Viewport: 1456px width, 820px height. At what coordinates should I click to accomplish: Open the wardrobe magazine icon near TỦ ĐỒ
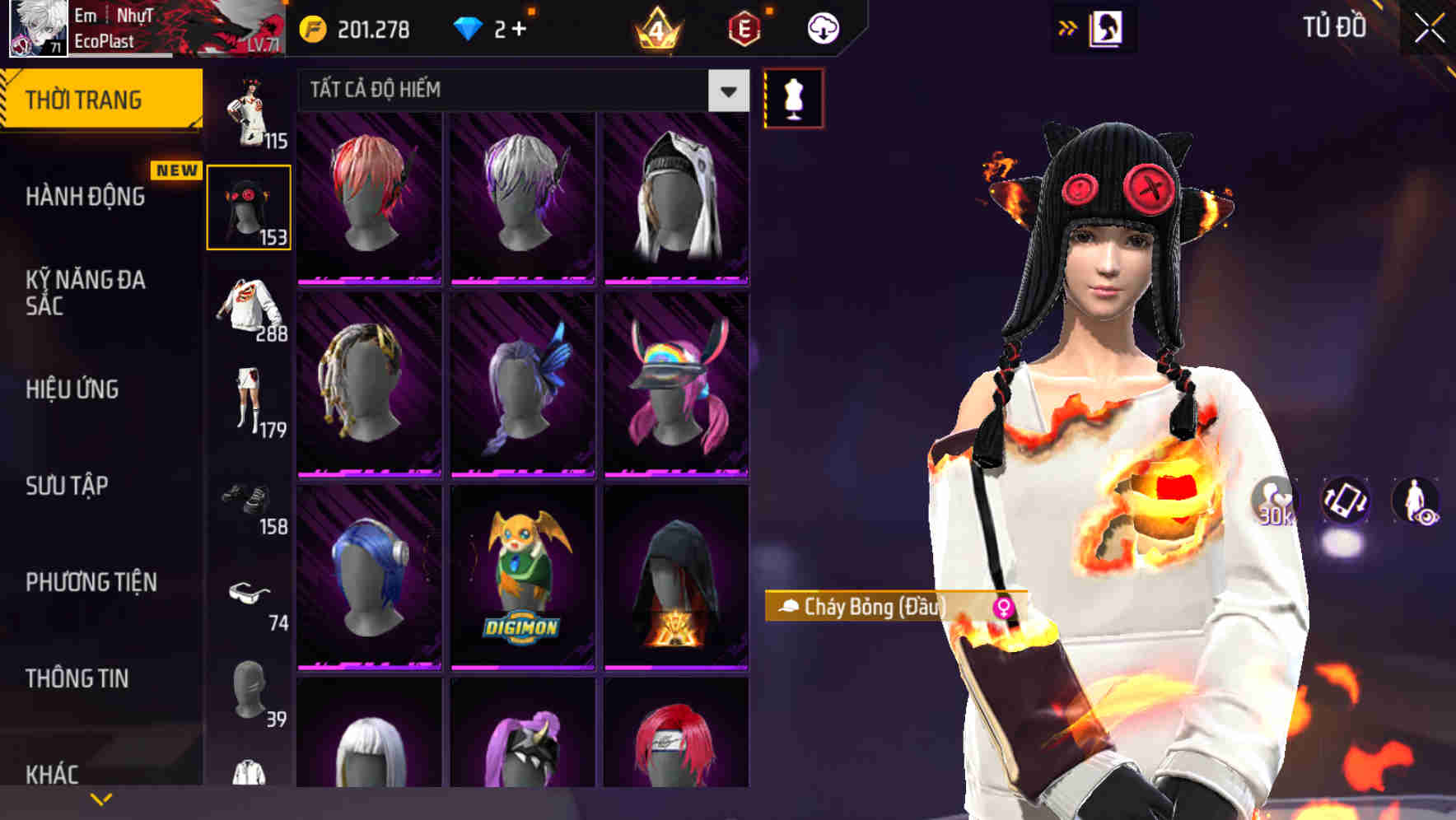[1105, 27]
